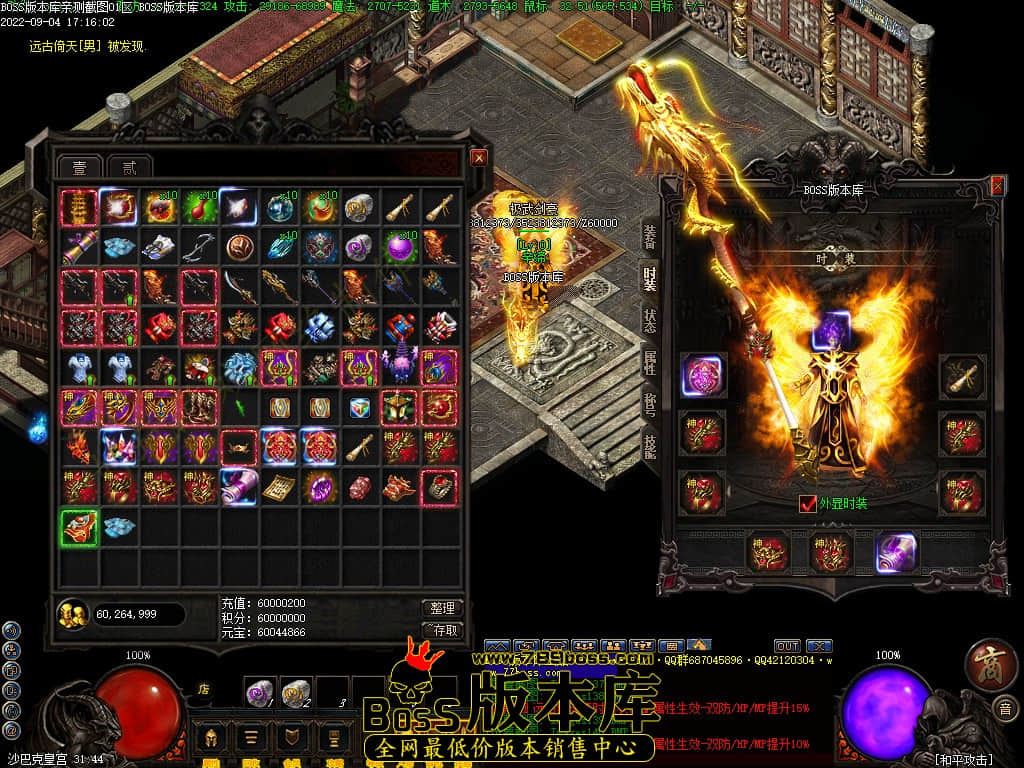Select the green-bordered red item in bag

pyautogui.click(x=78, y=527)
